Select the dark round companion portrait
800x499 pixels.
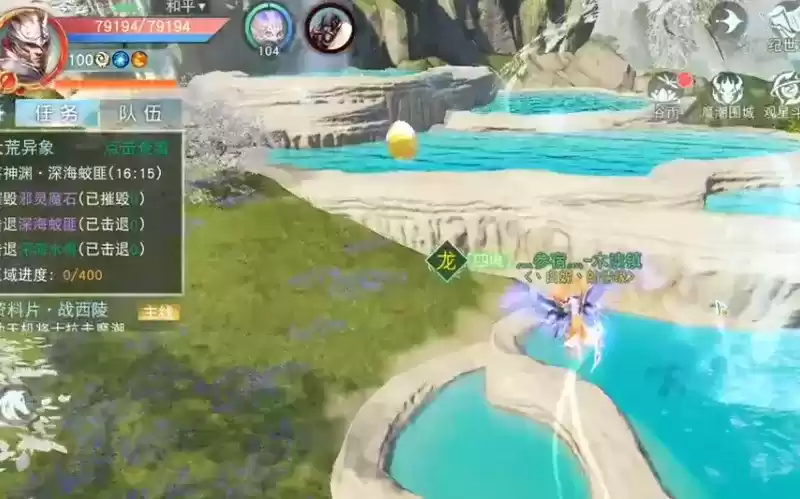(329, 27)
